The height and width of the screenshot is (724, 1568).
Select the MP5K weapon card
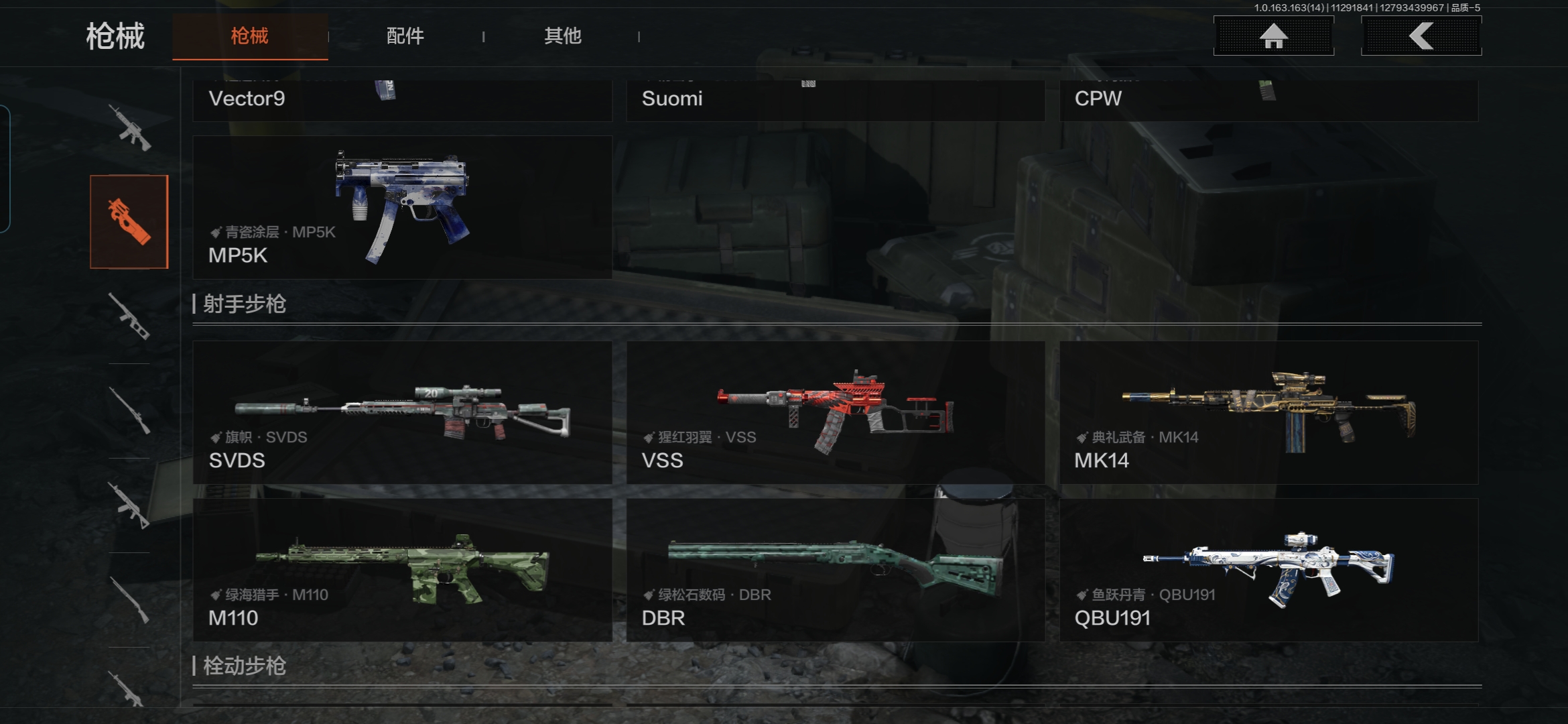click(402, 208)
